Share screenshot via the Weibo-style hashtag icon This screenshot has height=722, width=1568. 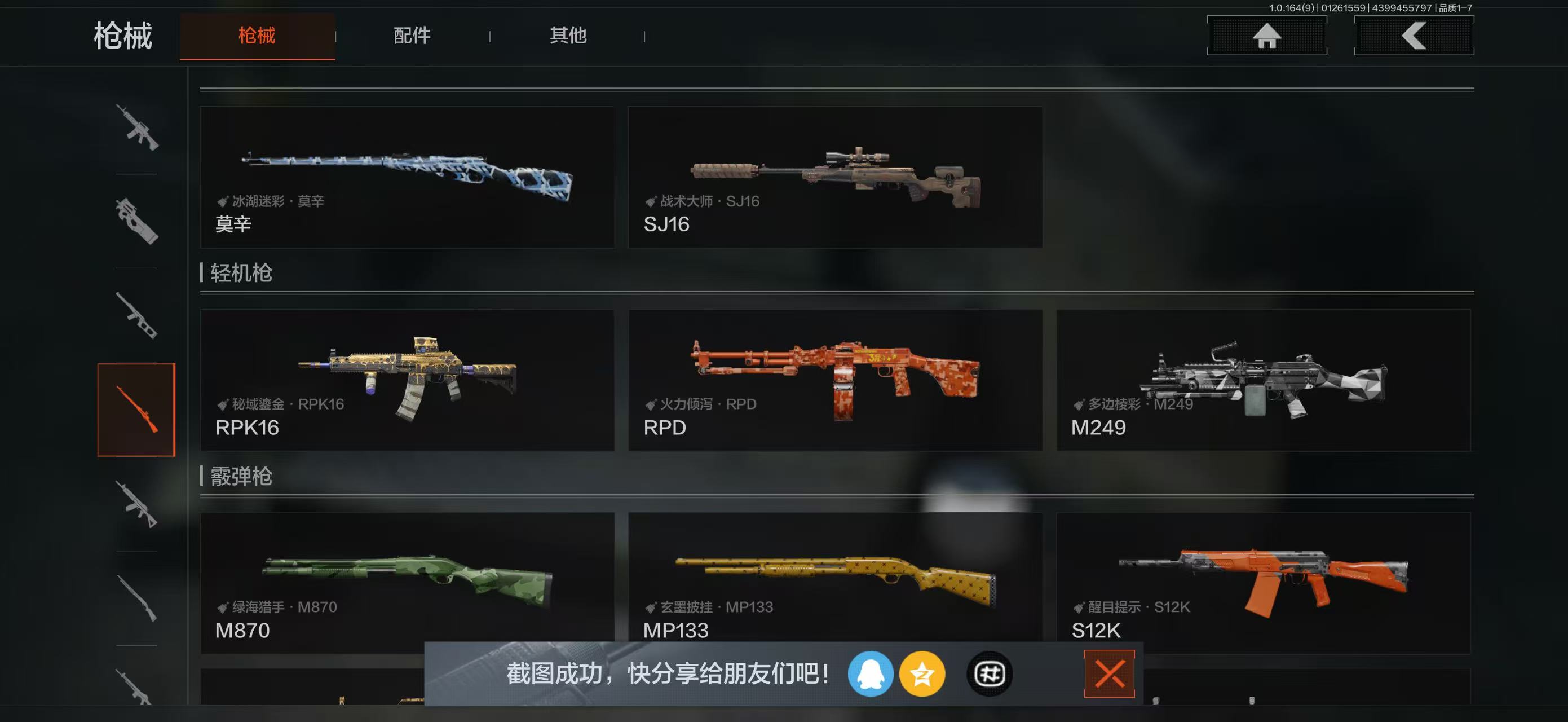coord(989,675)
